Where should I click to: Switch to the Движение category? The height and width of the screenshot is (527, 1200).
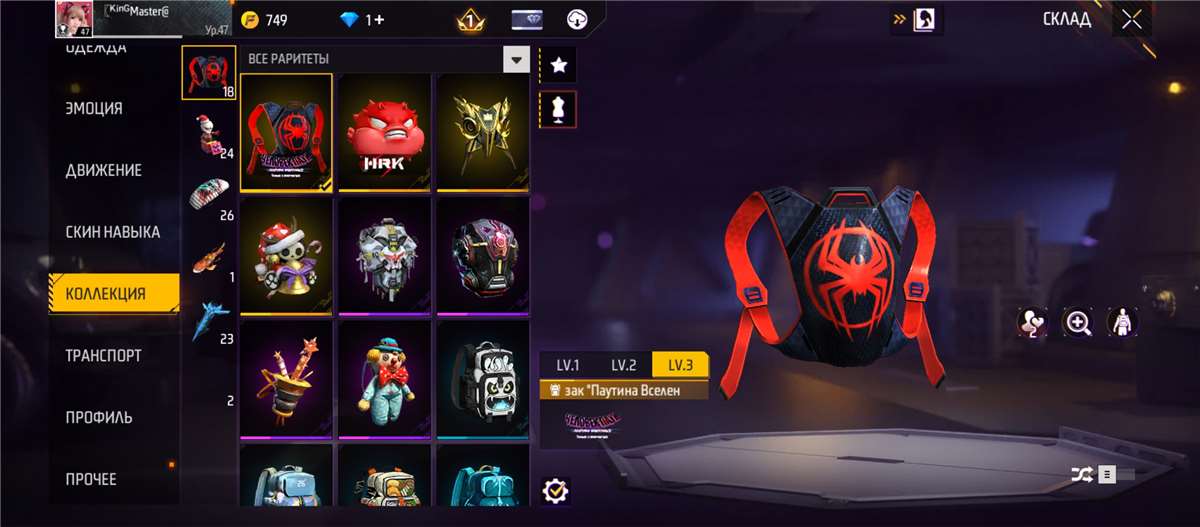(x=103, y=170)
